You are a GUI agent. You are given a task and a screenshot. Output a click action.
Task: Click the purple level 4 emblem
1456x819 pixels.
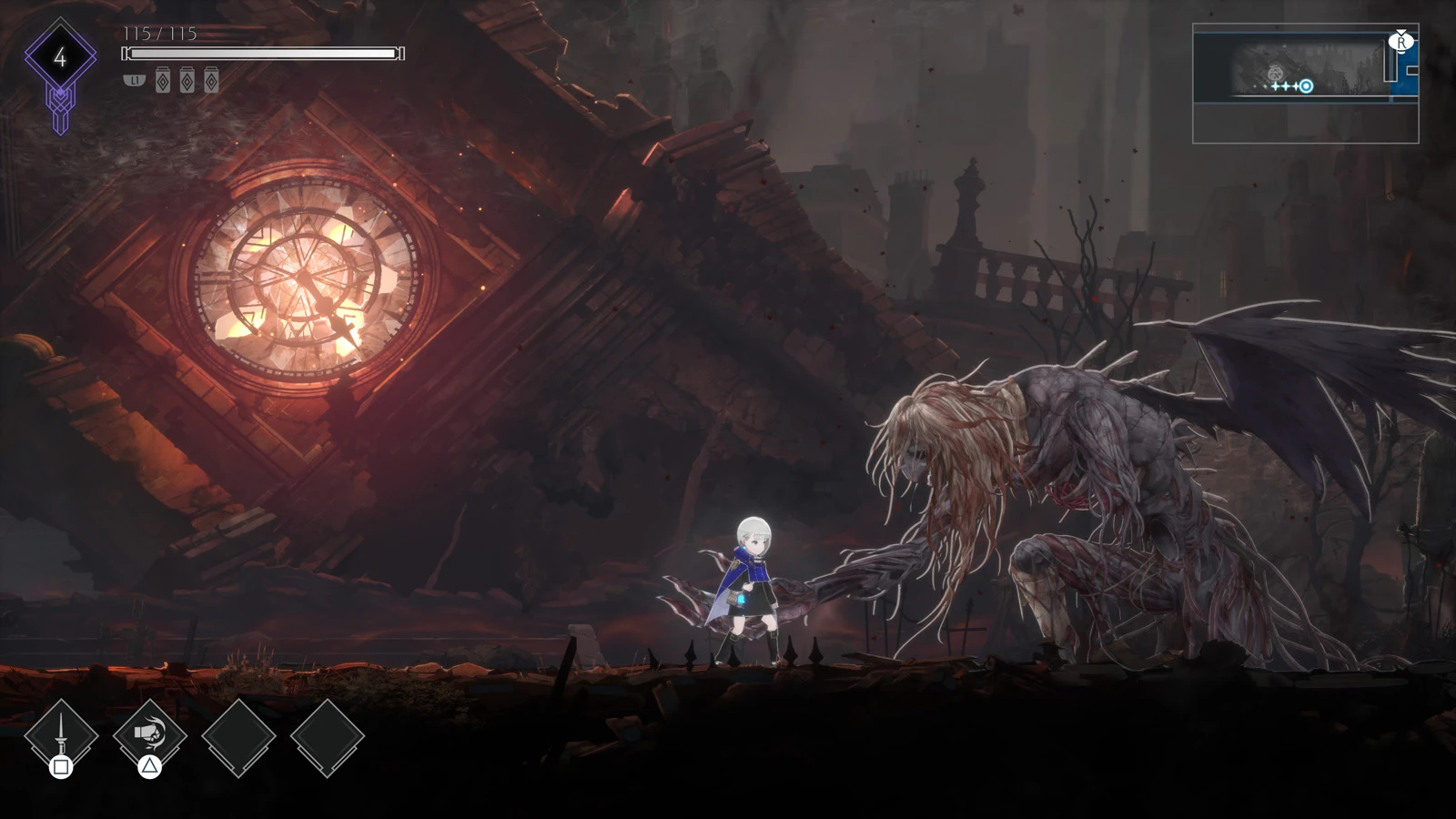(60, 58)
